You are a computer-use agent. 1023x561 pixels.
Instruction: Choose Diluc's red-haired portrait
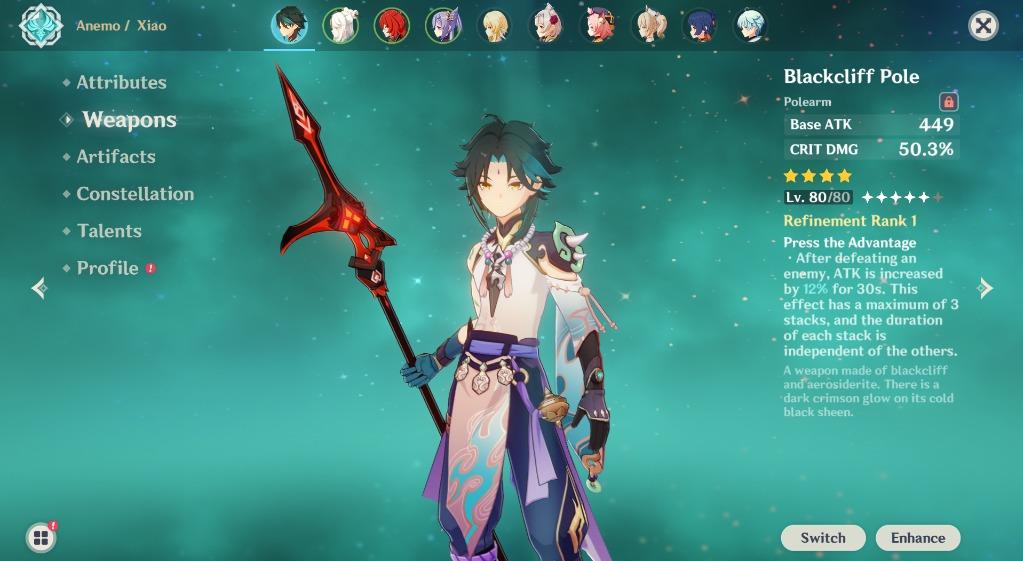tap(391, 26)
